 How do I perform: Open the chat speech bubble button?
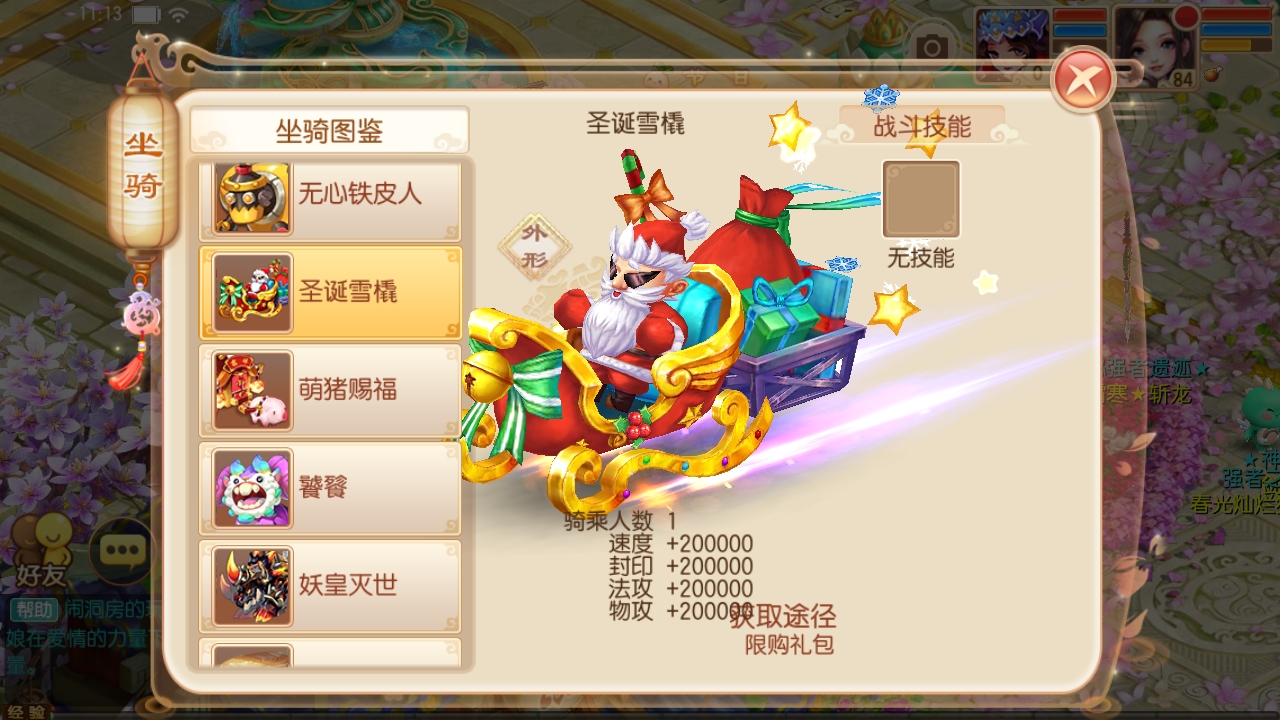[x=124, y=549]
